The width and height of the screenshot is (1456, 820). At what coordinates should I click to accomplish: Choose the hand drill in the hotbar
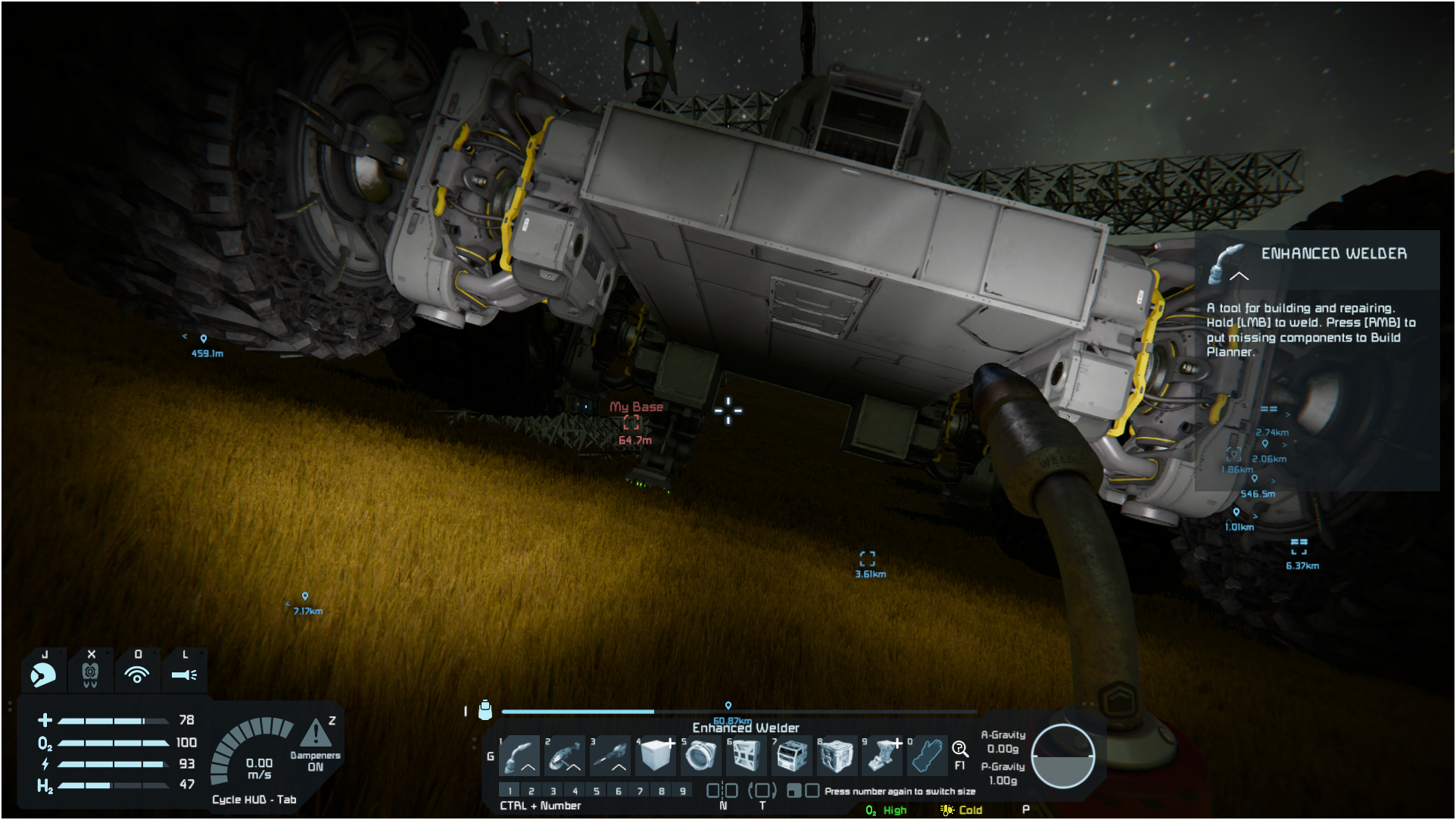point(611,755)
